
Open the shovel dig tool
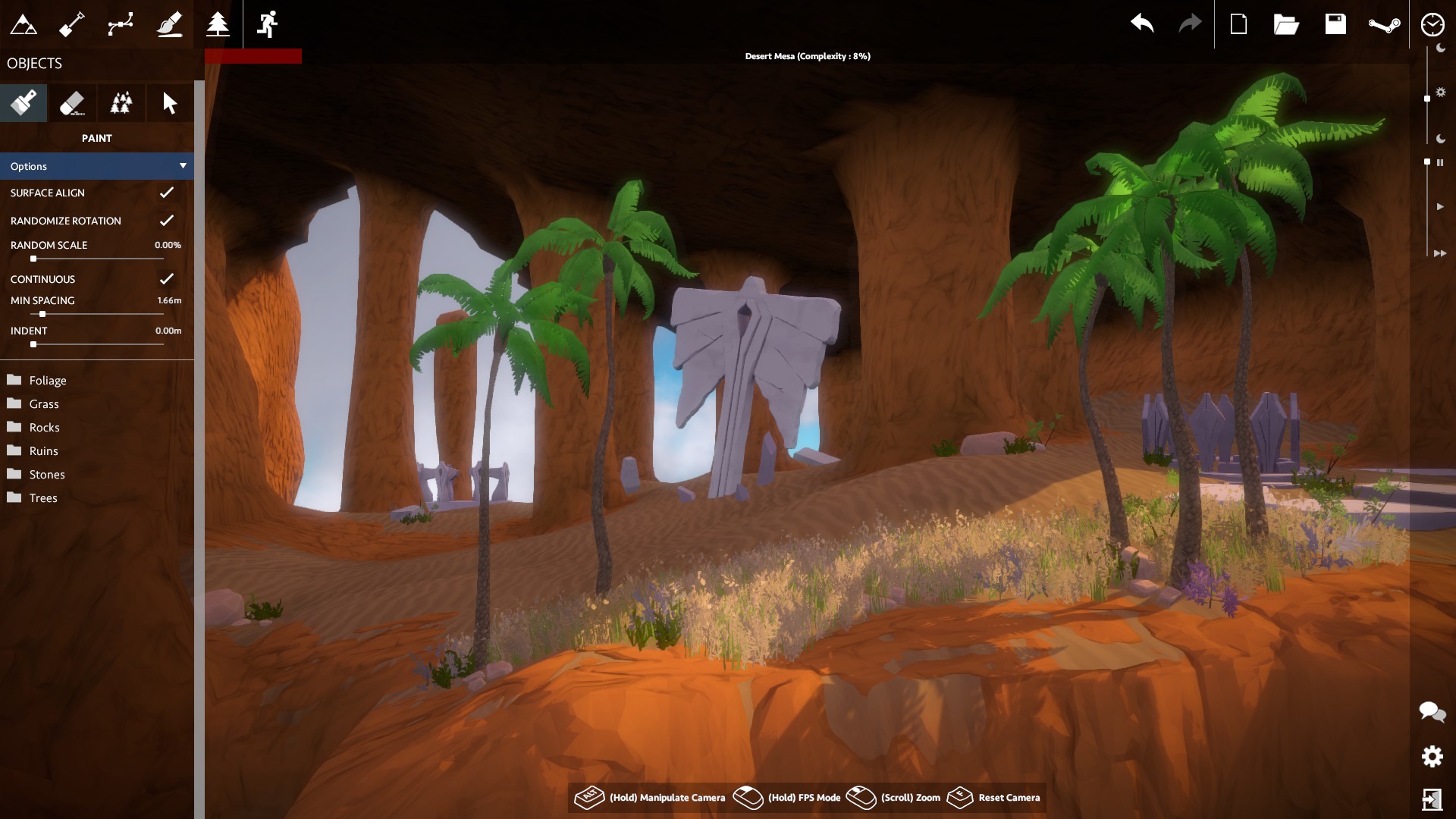coord(73,24)
